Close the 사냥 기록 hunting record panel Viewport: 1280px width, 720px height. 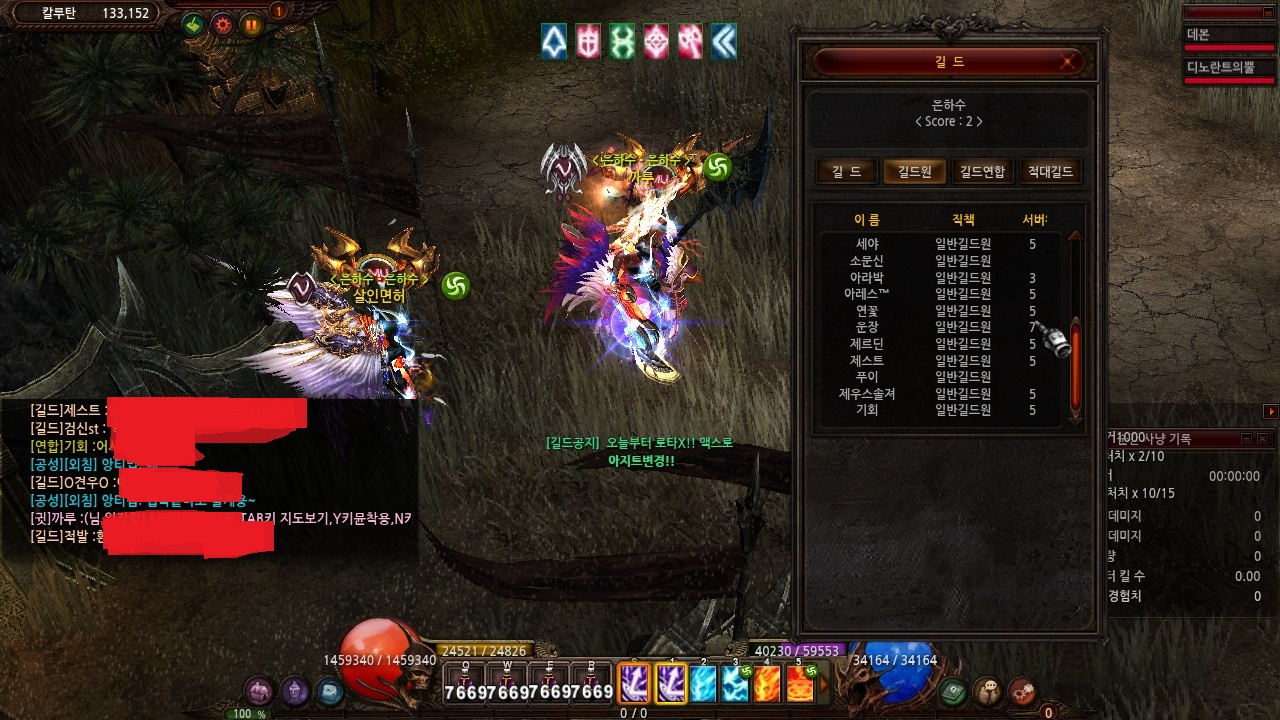pos(1262,439)
